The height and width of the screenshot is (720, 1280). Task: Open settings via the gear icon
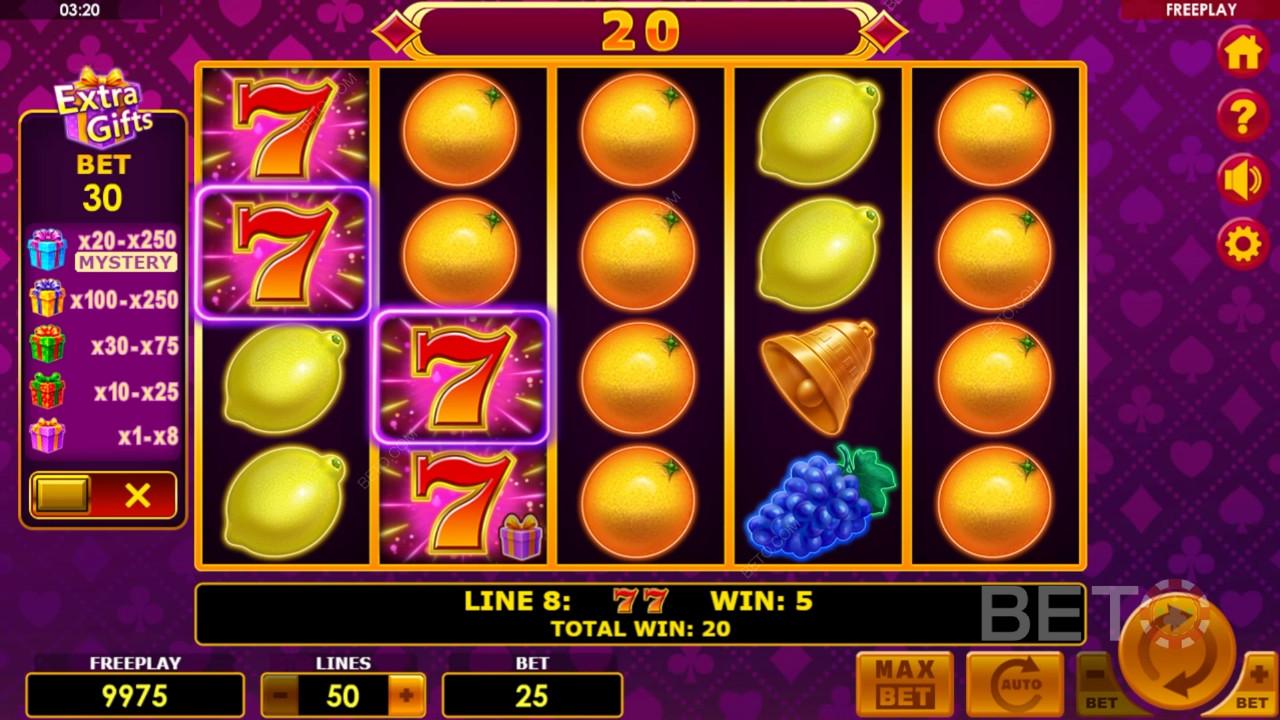pos(1243,244)
